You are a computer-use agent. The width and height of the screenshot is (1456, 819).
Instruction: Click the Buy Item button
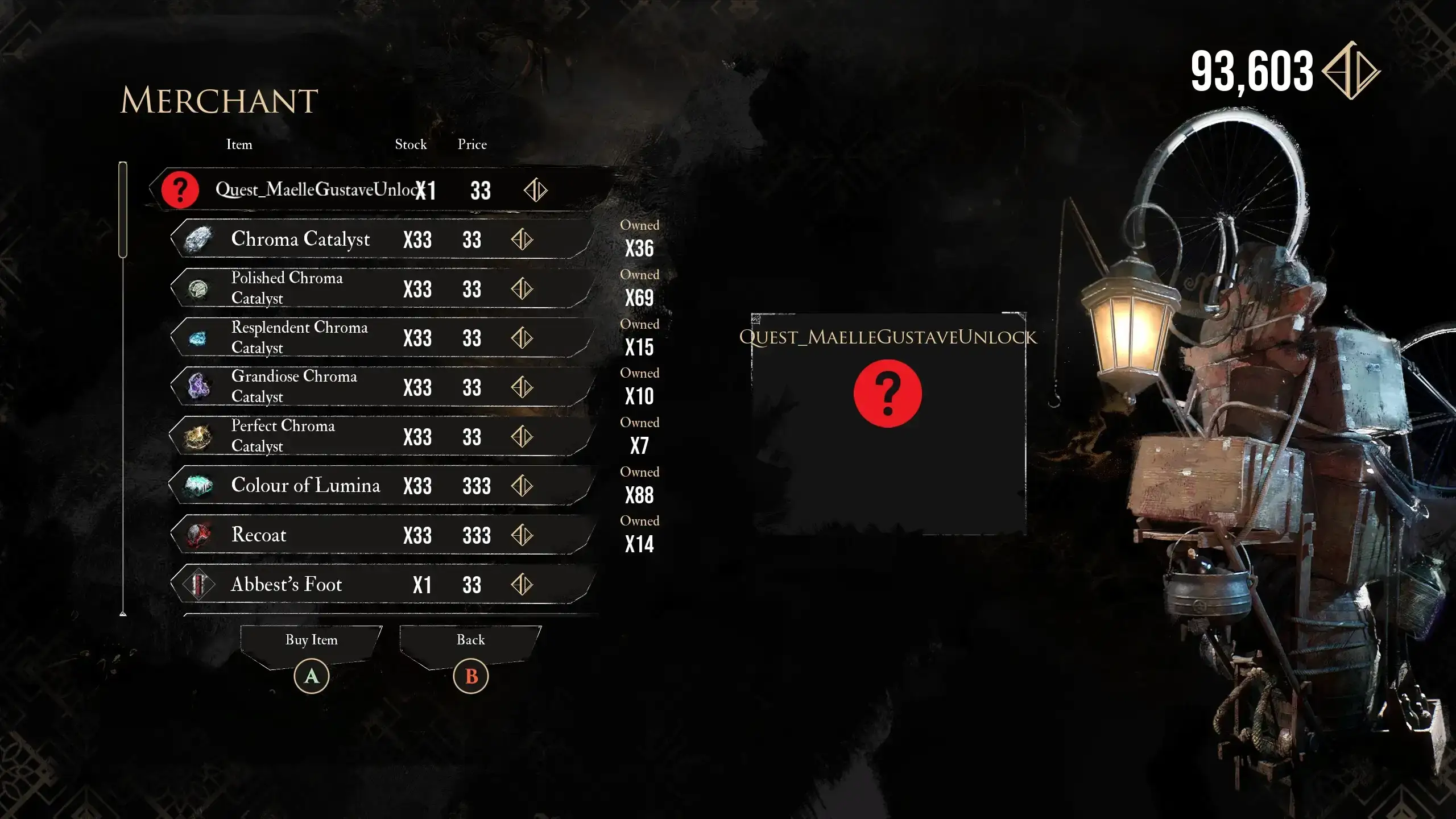(311, 641)
